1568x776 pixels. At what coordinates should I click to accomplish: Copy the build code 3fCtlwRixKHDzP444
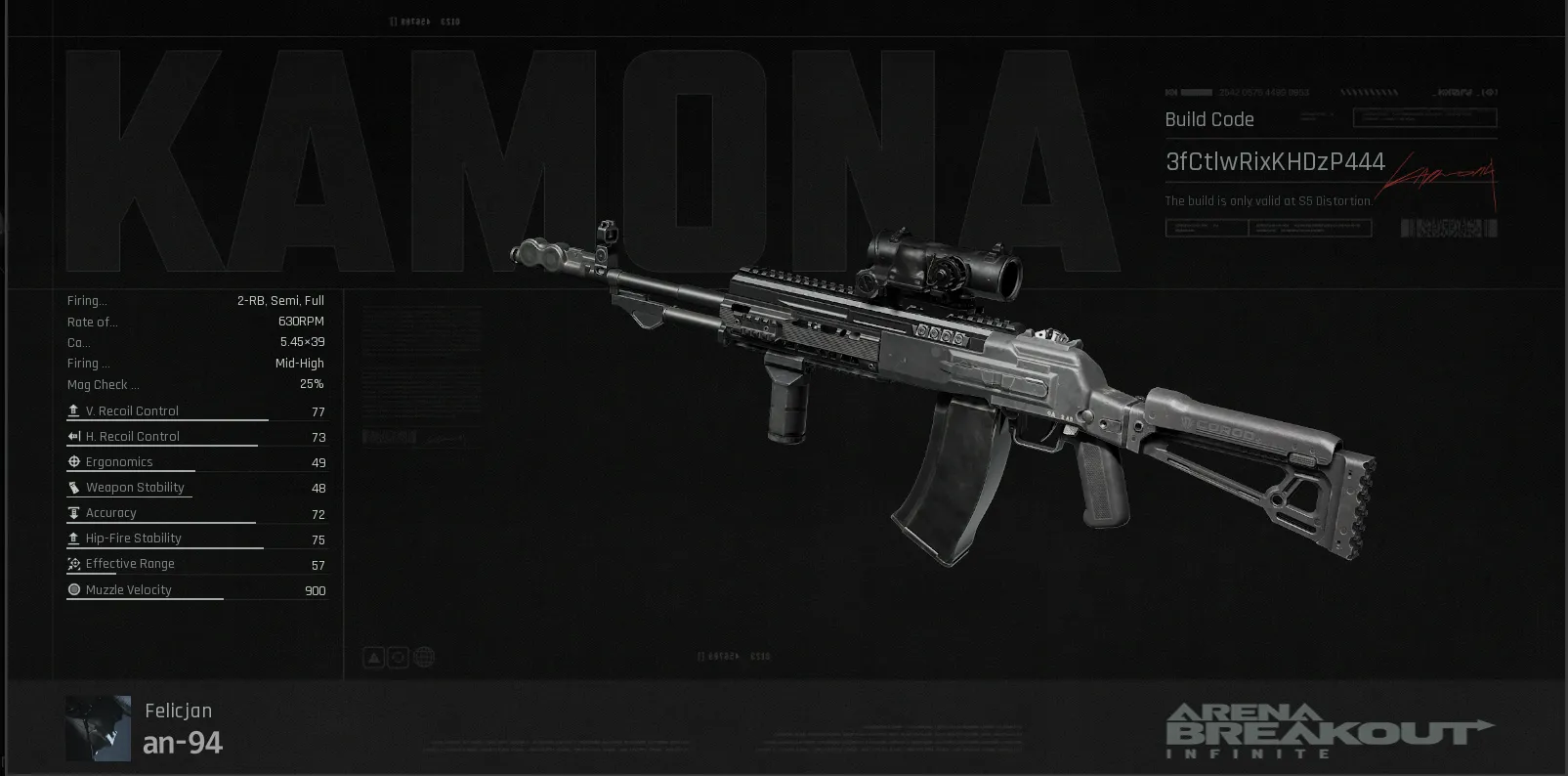(x=1274, y=161)
